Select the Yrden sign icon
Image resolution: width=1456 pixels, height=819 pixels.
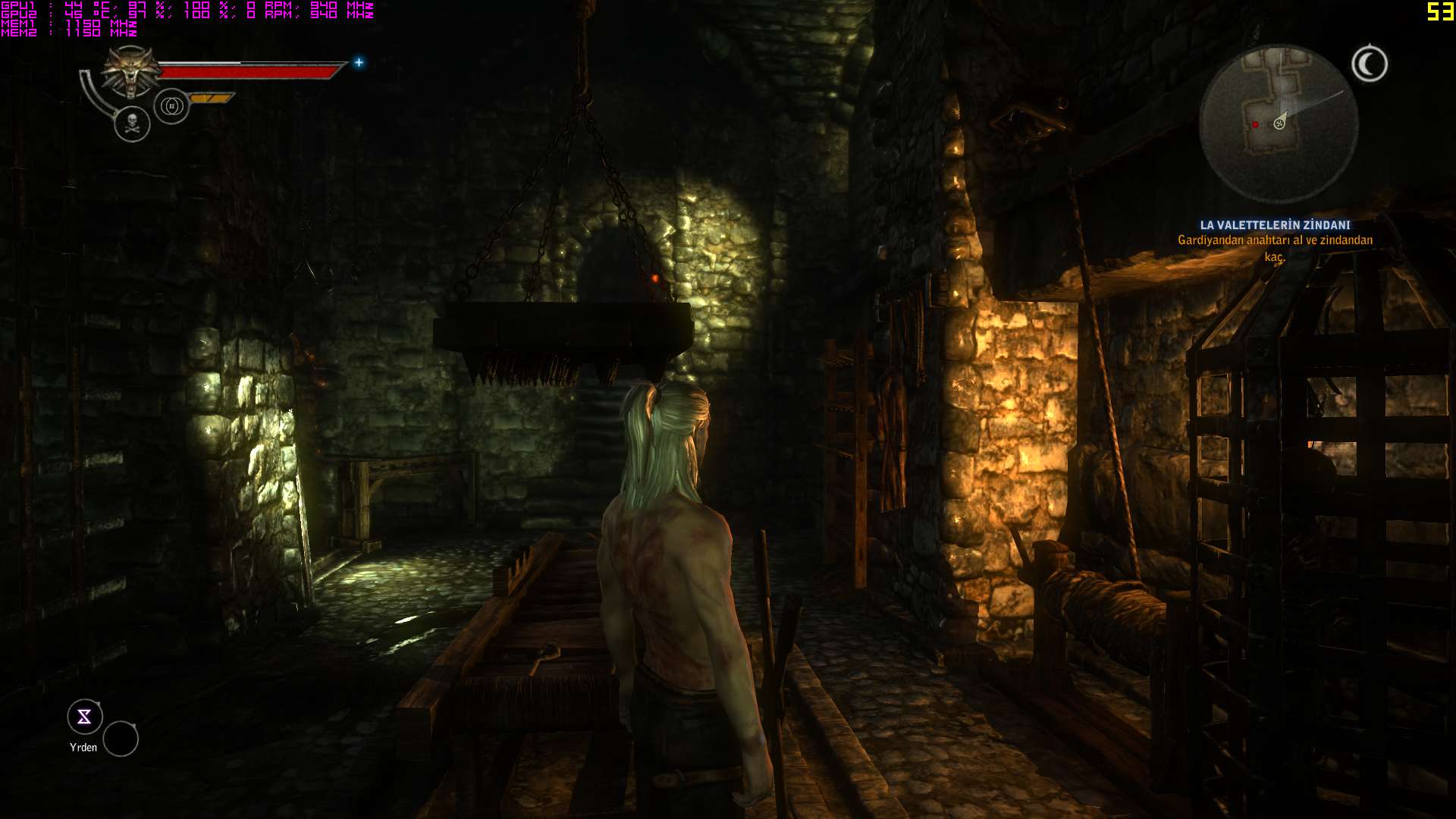(x=84, y=717)
